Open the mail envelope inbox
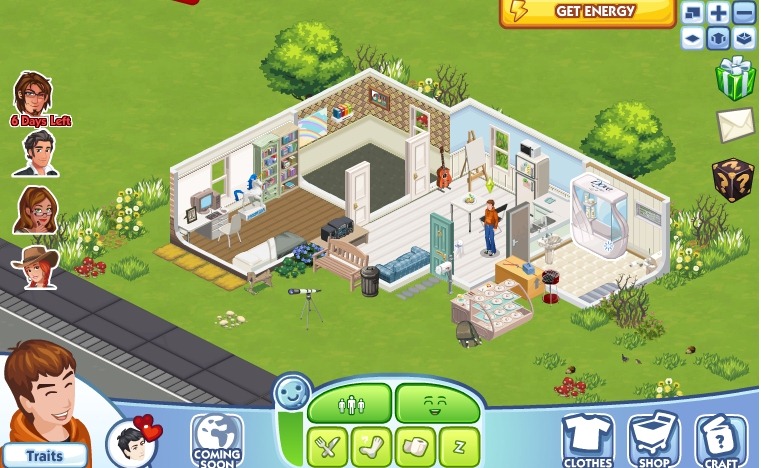This screenshot has width=761, height=468. pyautogui.click(x=735, y=126)
